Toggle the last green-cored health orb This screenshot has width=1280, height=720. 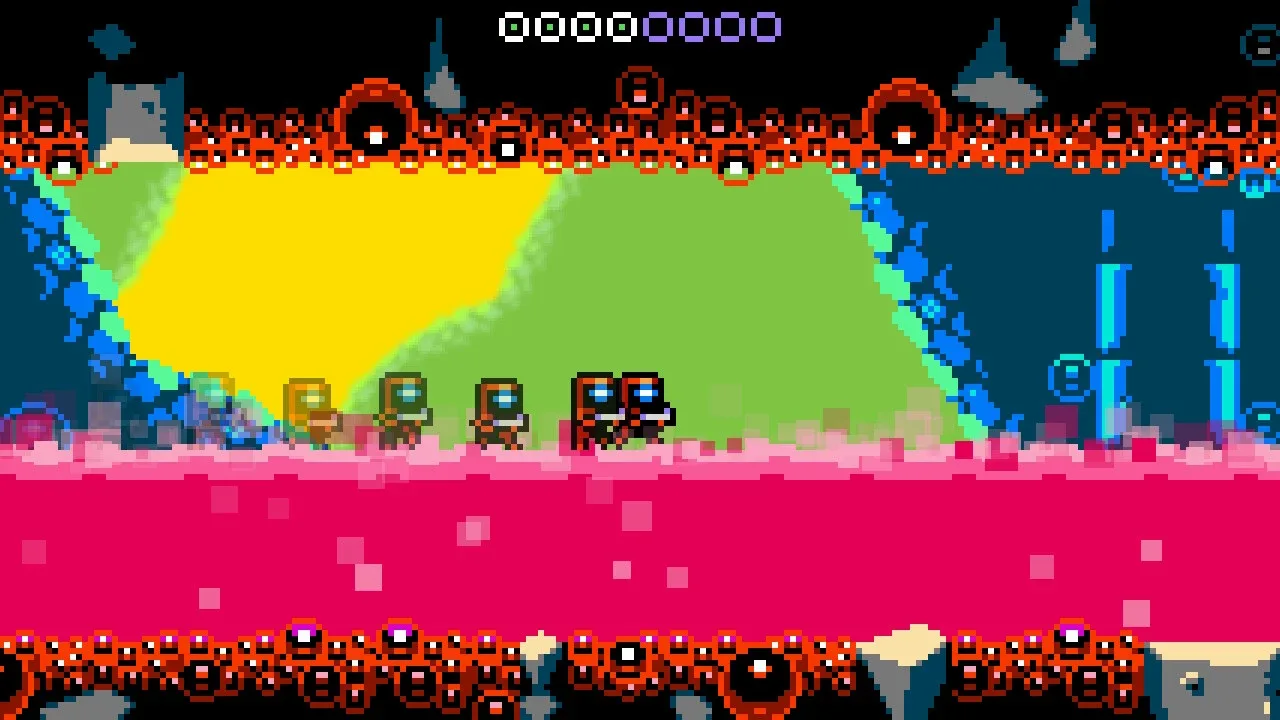pyautogui.click(x=621, y=25)
